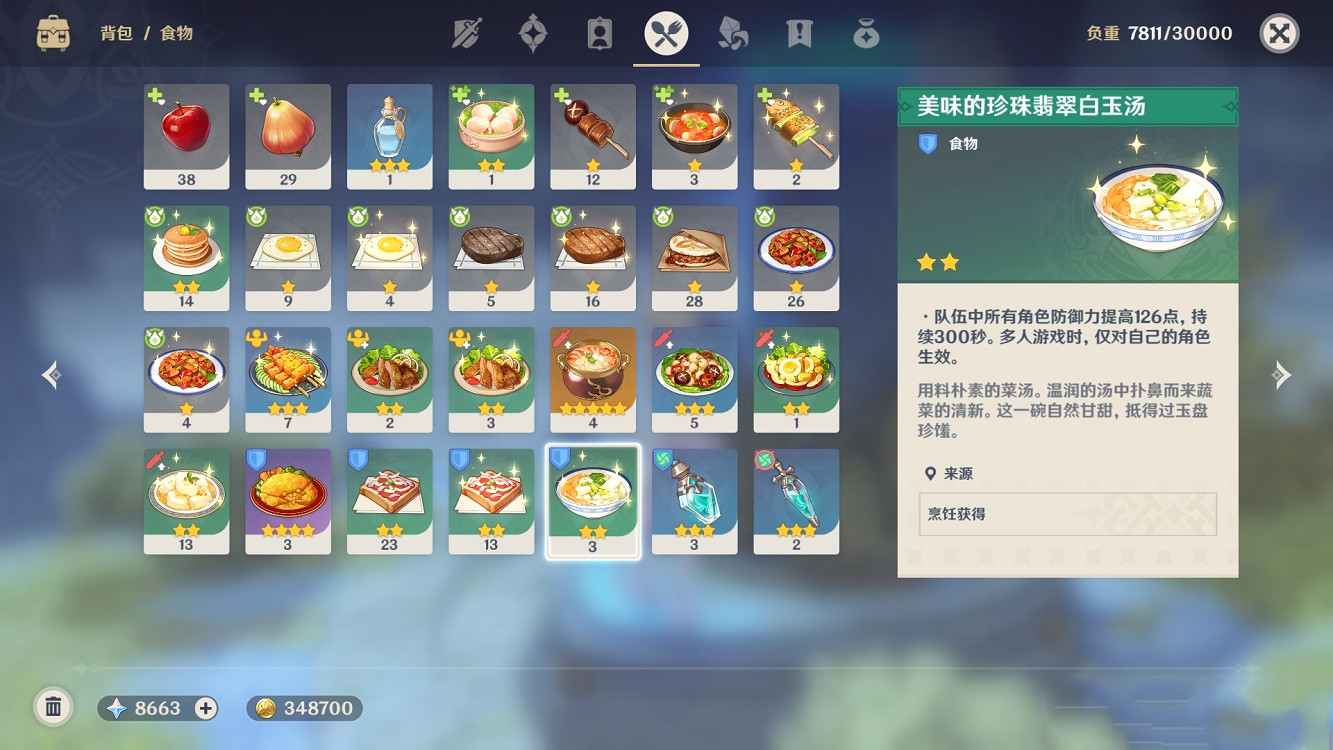Open the weapons inventory category

(x=469, y=32)
